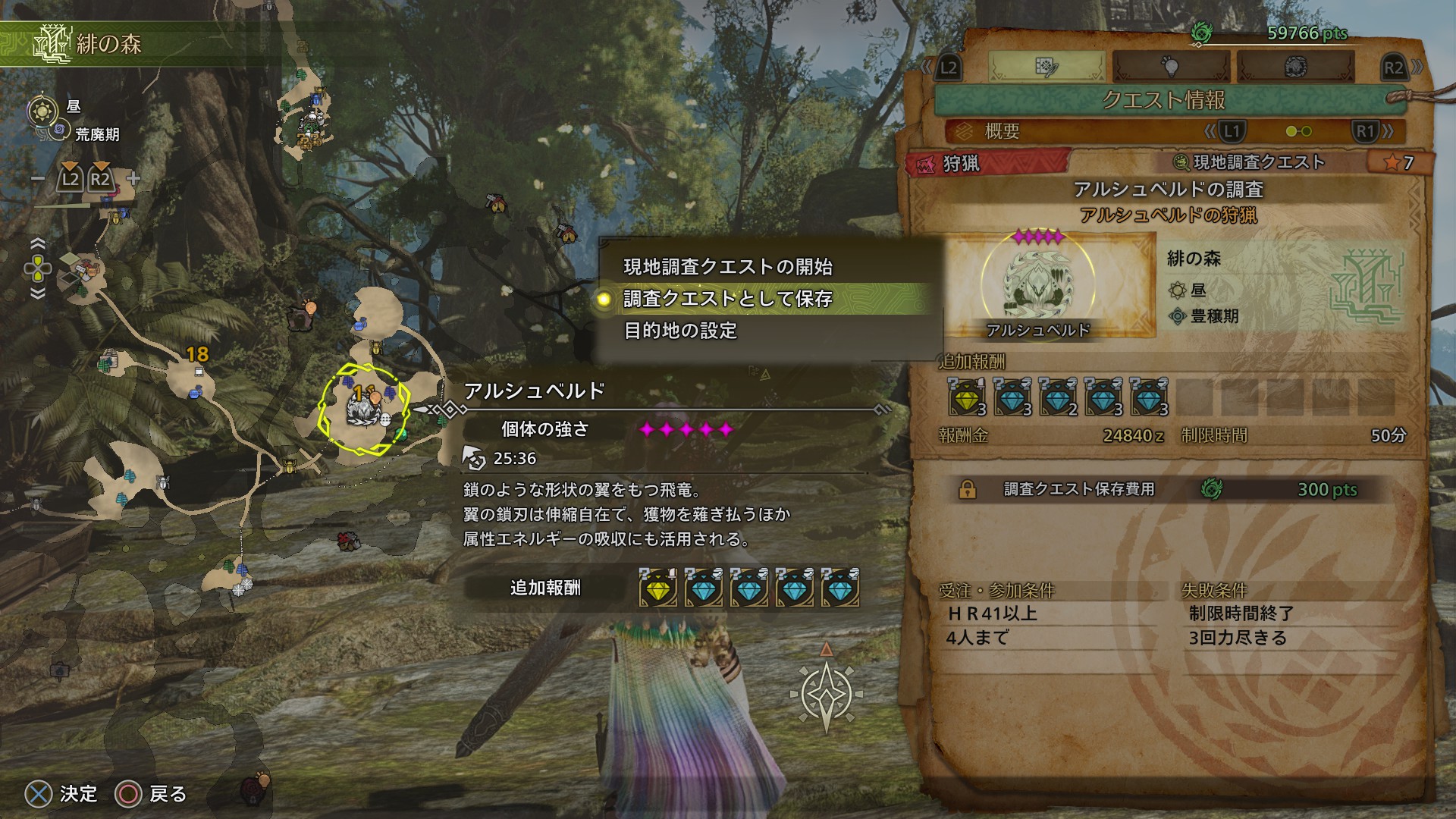Open the 概要 overview section header
The height and width of the screenshot is (819, 1456).
tap(1002, 131)
